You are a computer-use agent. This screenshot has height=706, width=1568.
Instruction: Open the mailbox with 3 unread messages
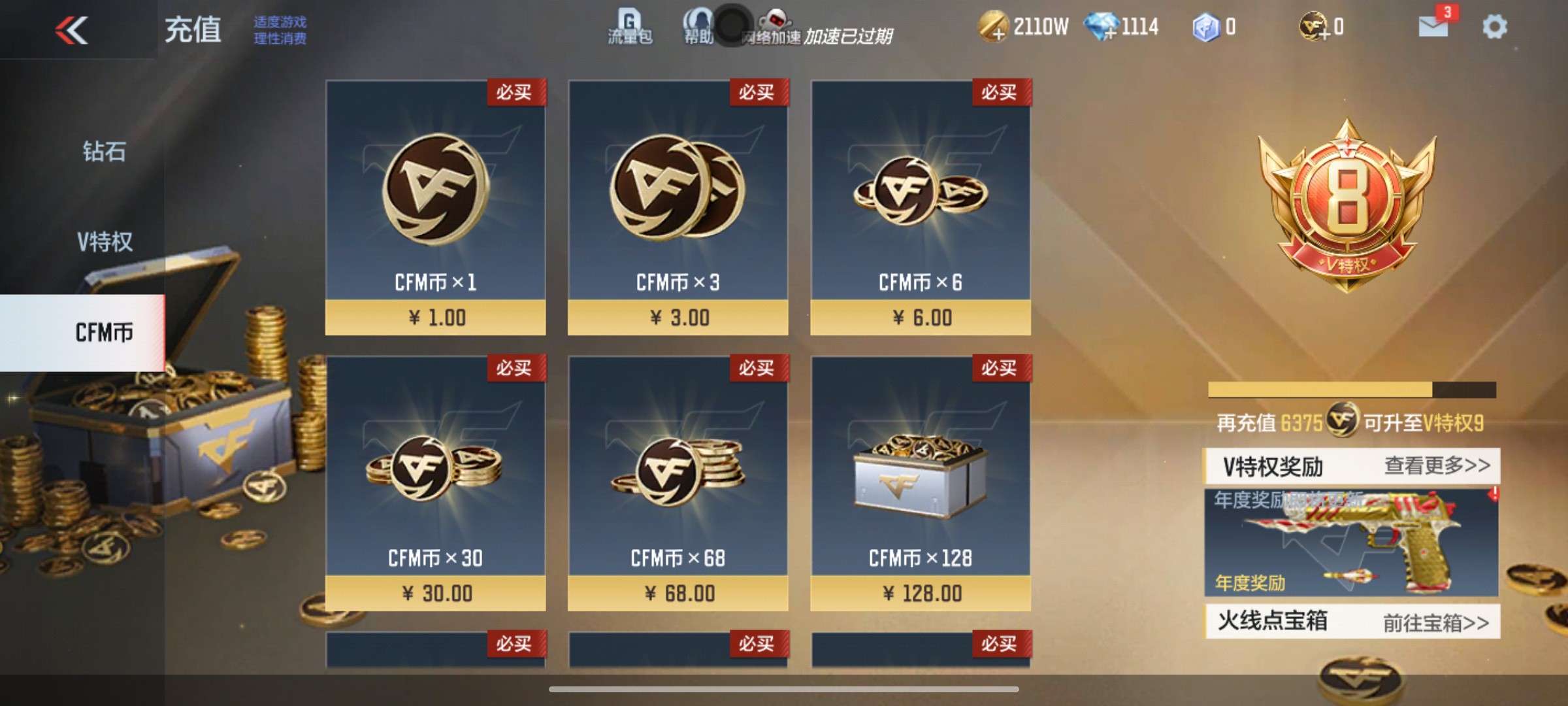click(1431, 27)
